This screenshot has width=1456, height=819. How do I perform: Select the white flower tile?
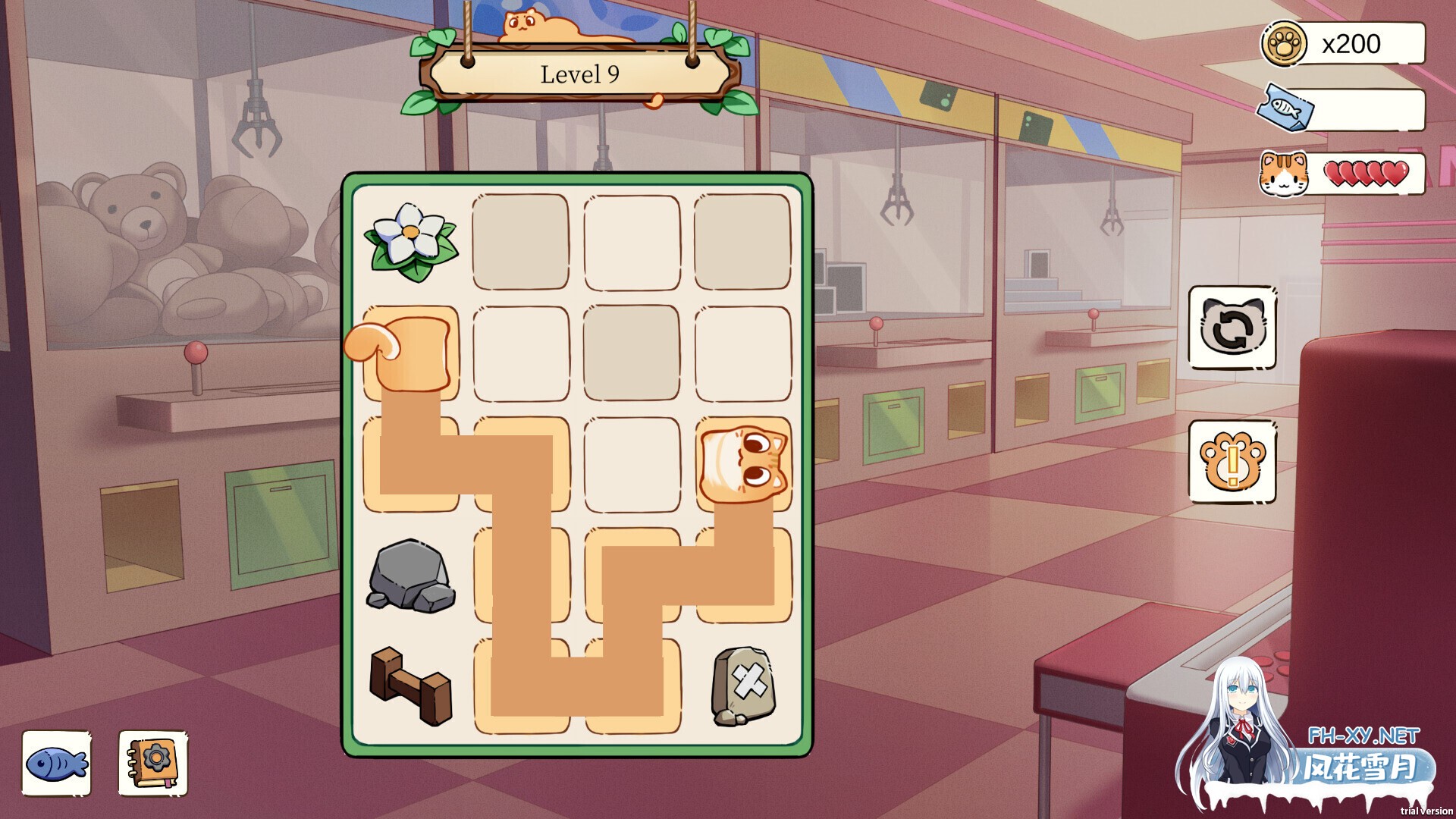pos(410,241)
